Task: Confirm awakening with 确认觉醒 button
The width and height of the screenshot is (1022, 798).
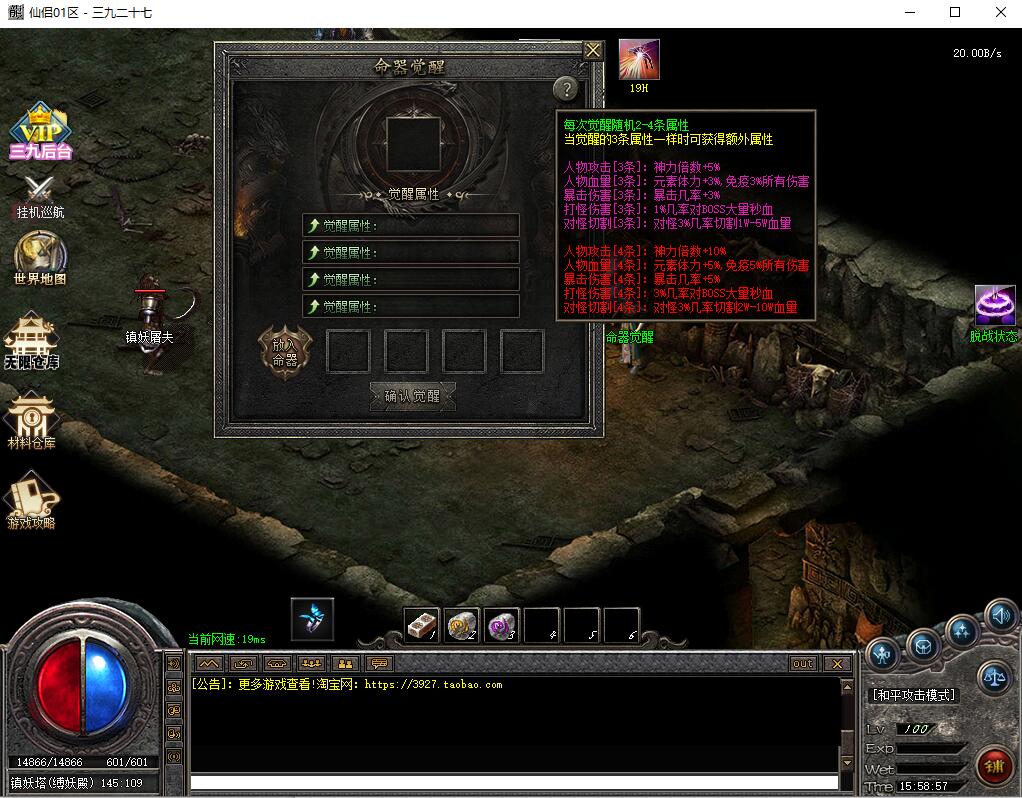Action: point(412,395)
